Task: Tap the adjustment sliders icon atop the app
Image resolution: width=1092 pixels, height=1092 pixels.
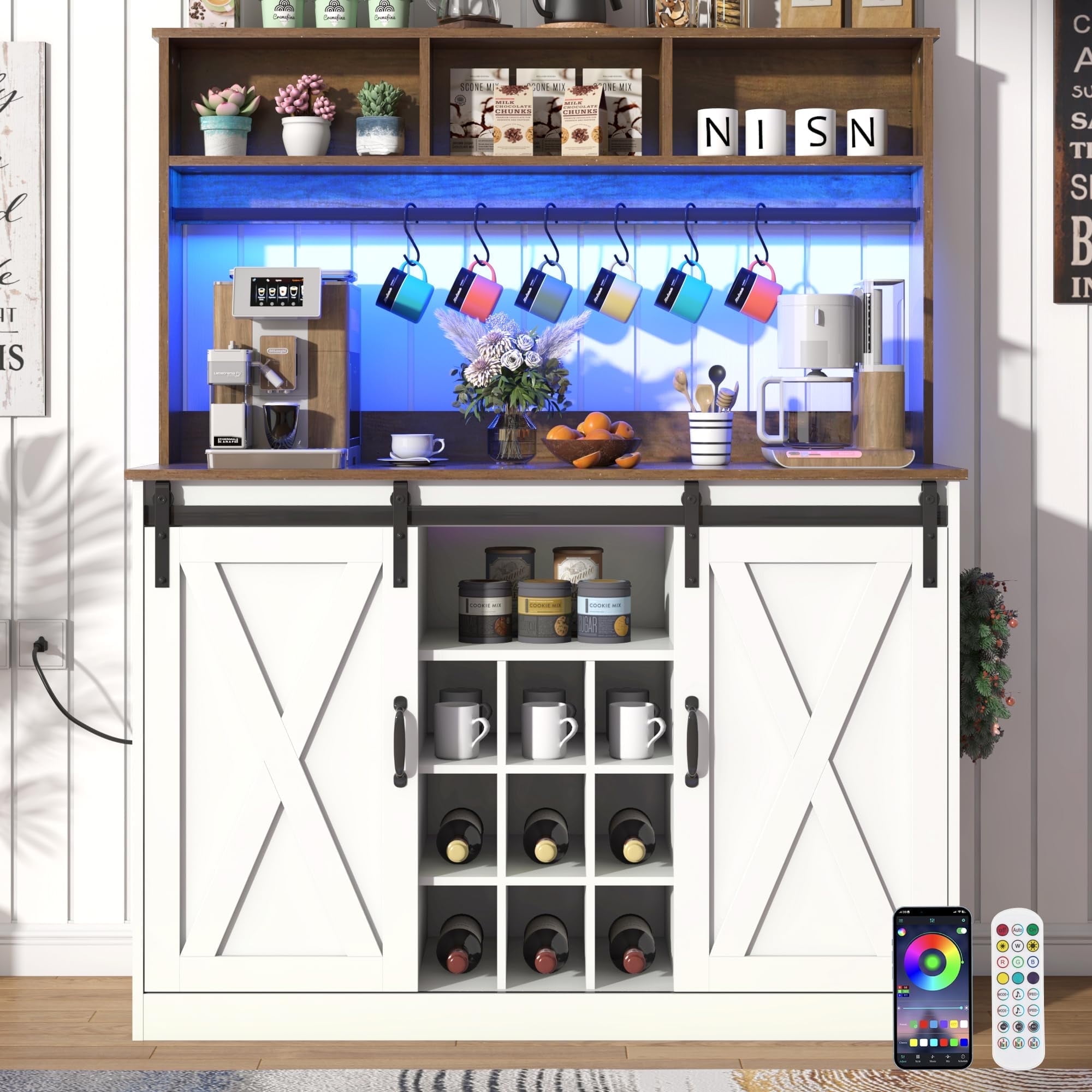Action: [x=933, y=921]
